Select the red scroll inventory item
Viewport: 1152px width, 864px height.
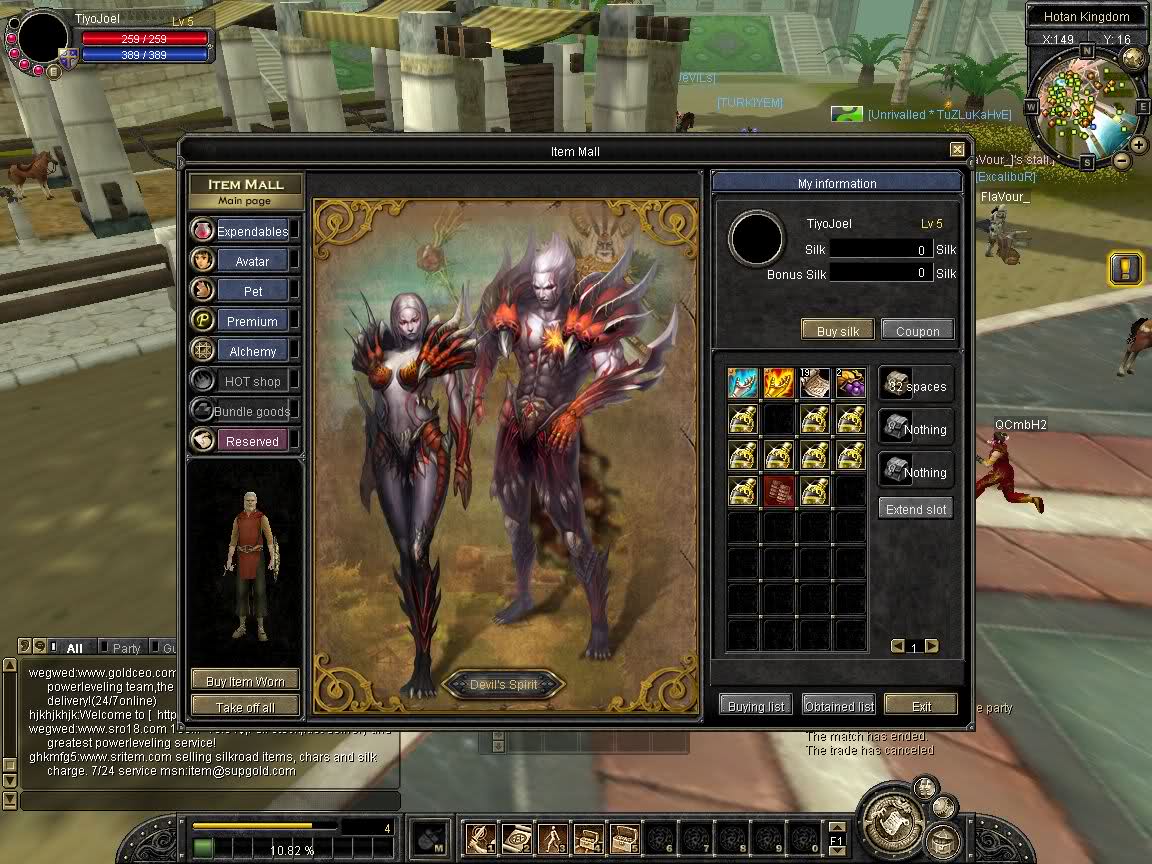(x=779, y=491)
